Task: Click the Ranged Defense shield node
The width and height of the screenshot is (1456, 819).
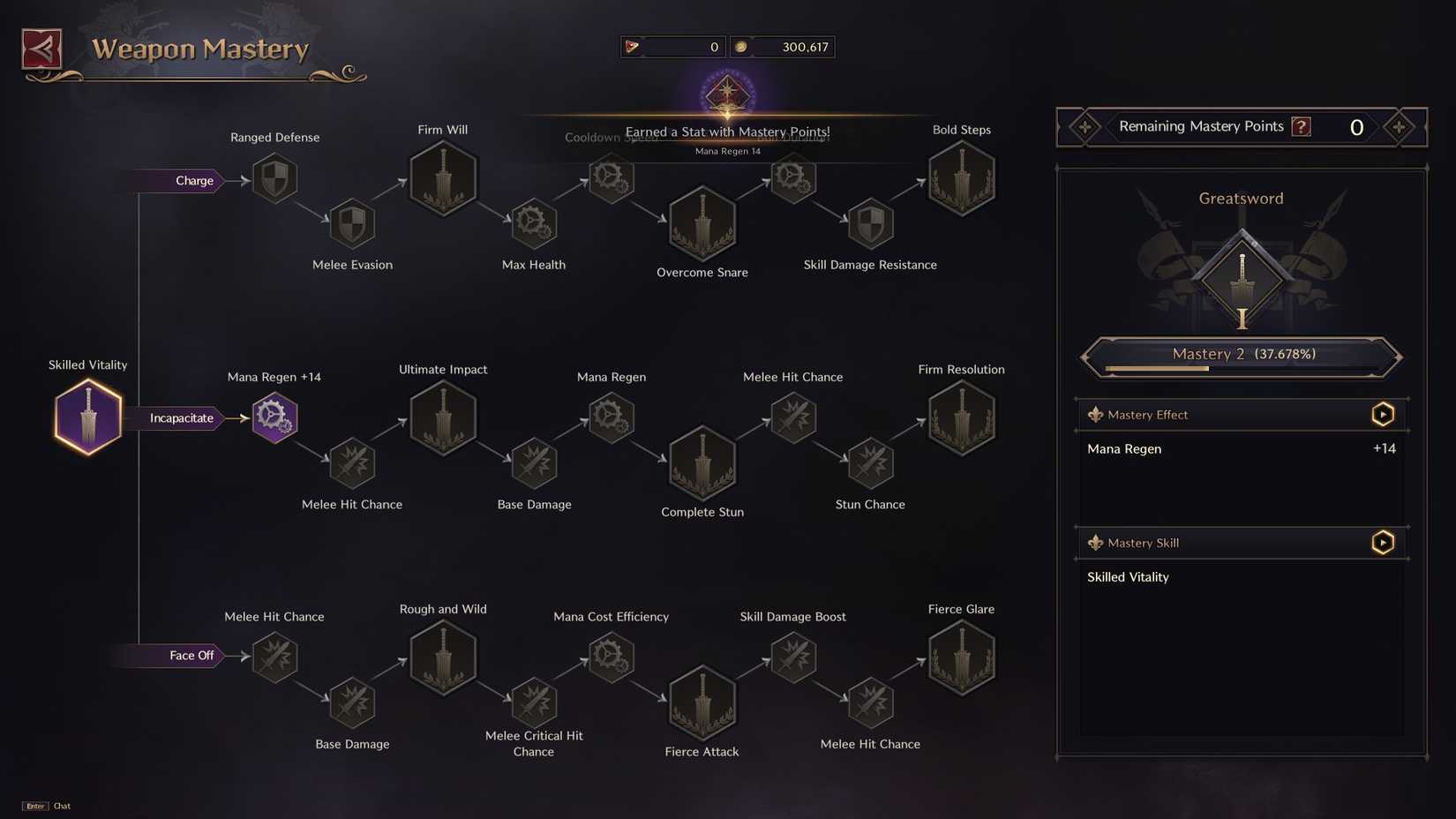Action: pos(274,177)
